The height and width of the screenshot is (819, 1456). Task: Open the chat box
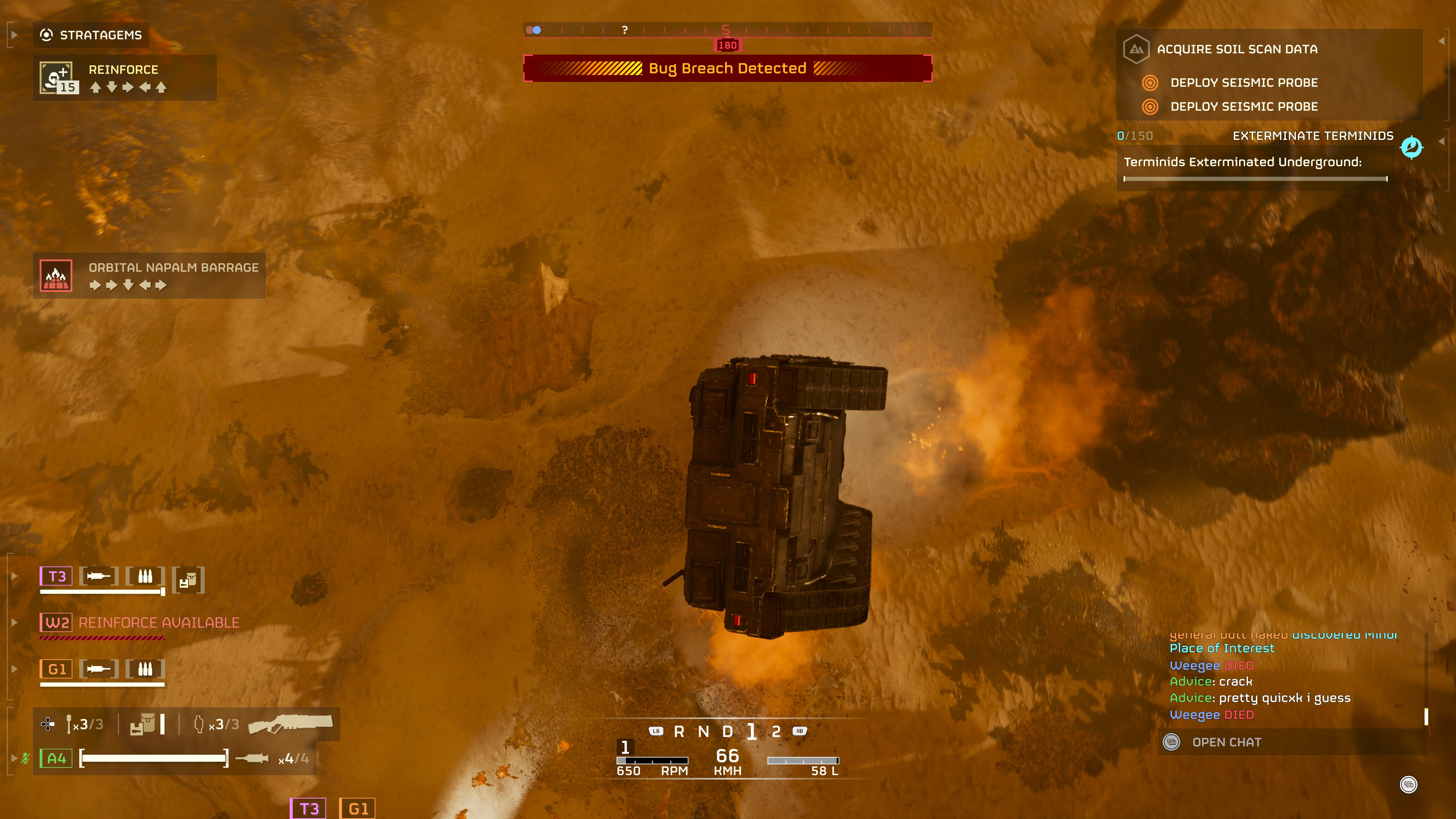[x=1225, y=742]
